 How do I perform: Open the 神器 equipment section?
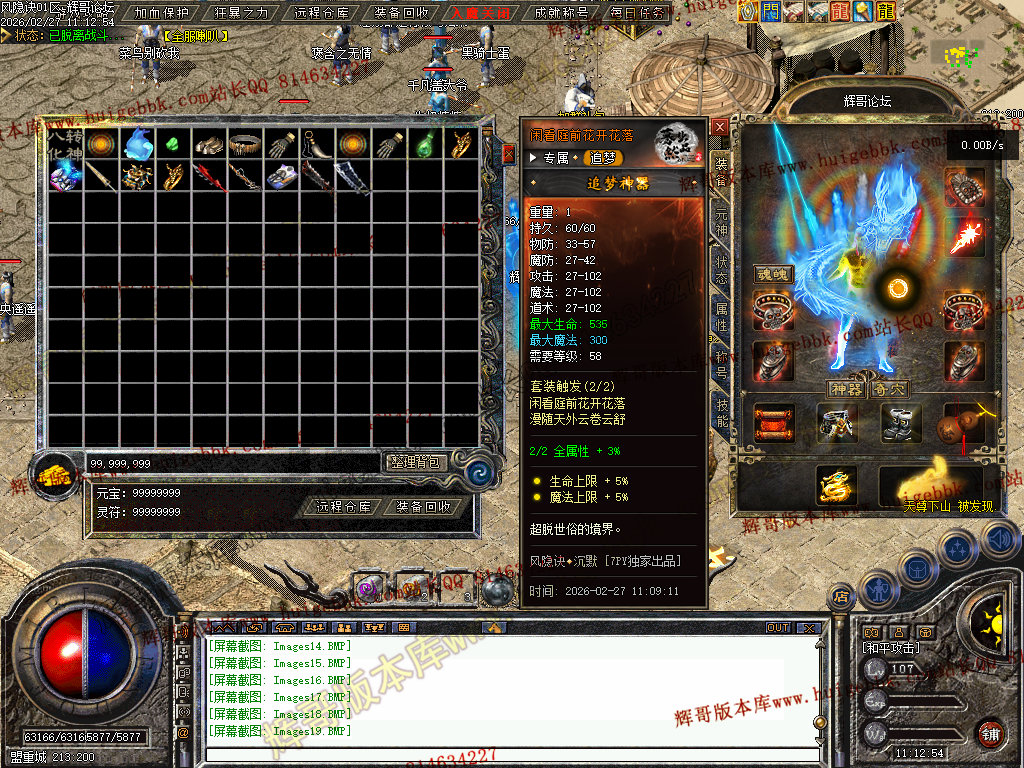tap(846, 388)
